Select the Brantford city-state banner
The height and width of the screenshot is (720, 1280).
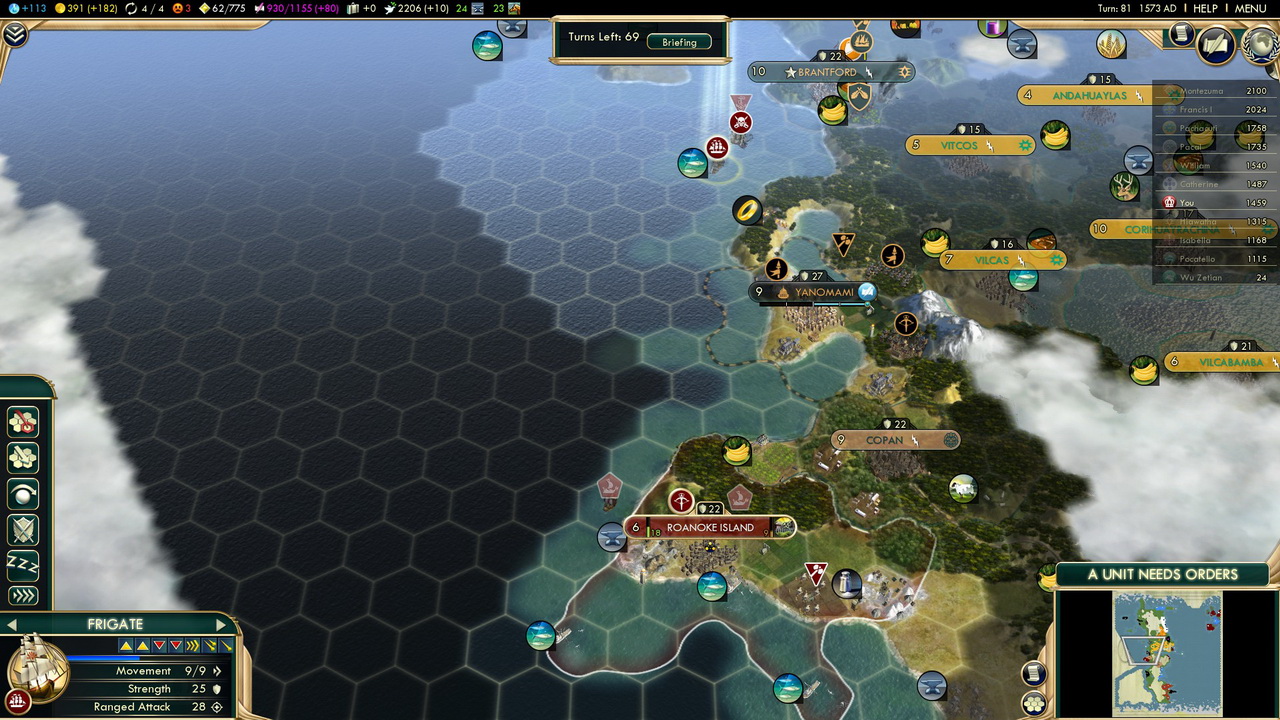(828, 72)
